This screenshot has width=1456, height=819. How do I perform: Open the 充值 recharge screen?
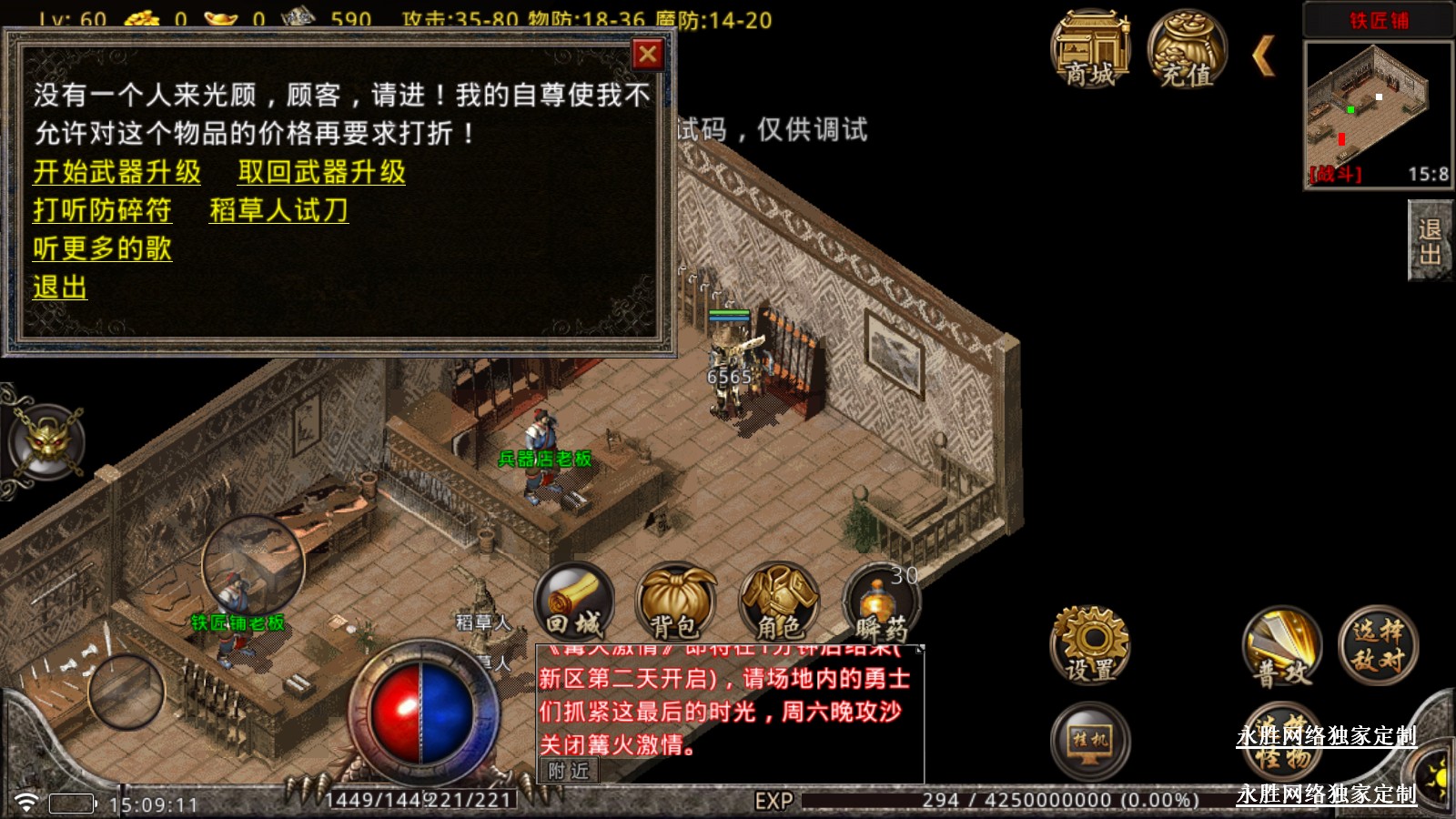1187,51
